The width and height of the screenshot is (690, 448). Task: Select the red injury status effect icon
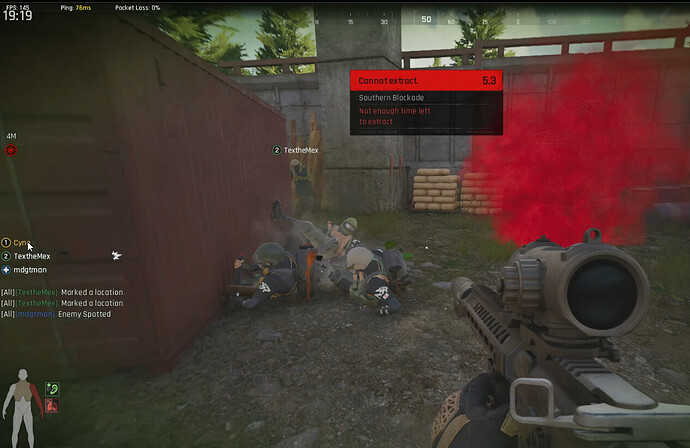pyautogui.click(x=52, y=406)
